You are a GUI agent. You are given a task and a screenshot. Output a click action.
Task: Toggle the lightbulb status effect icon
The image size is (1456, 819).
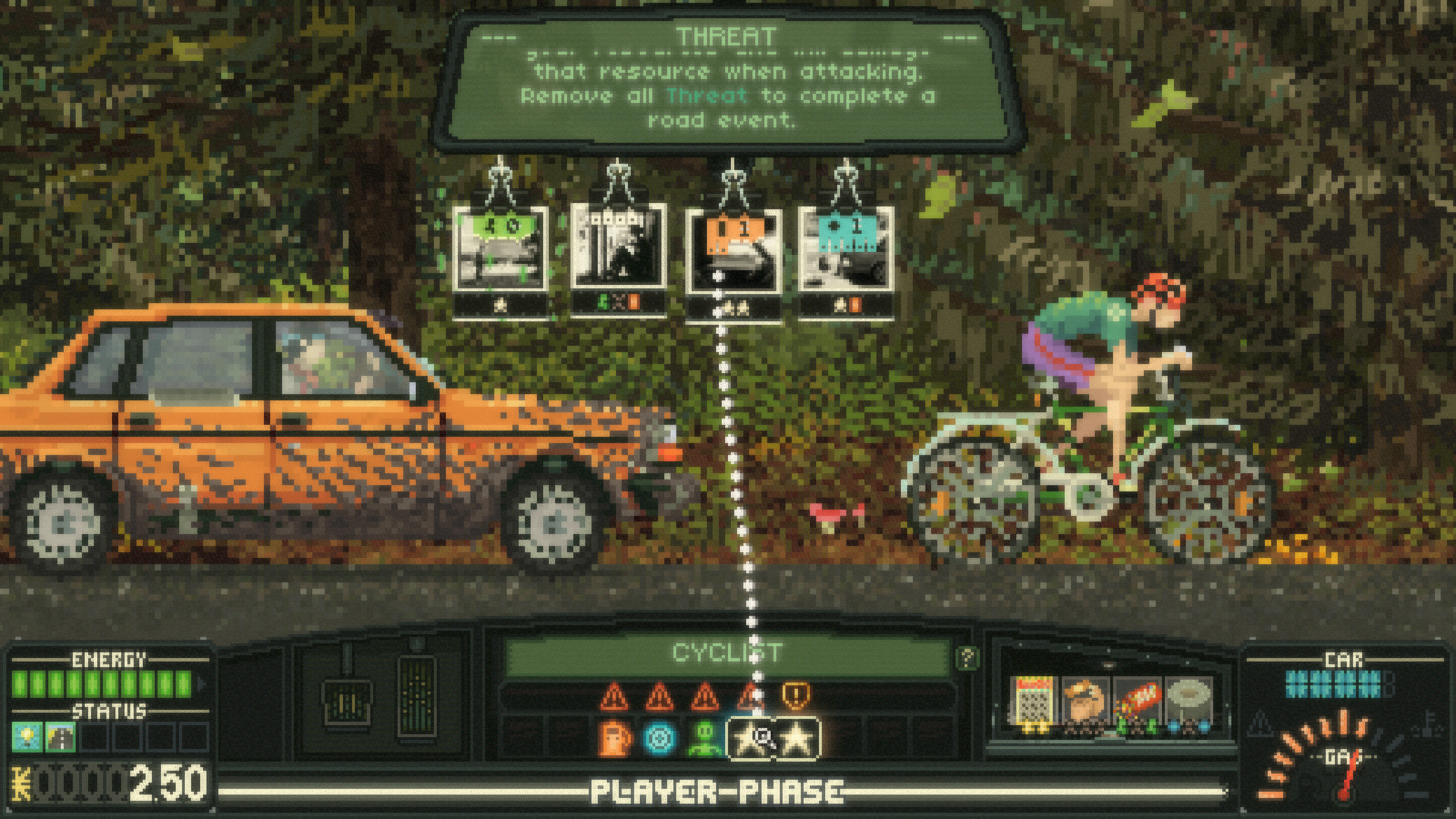[26, 738]
